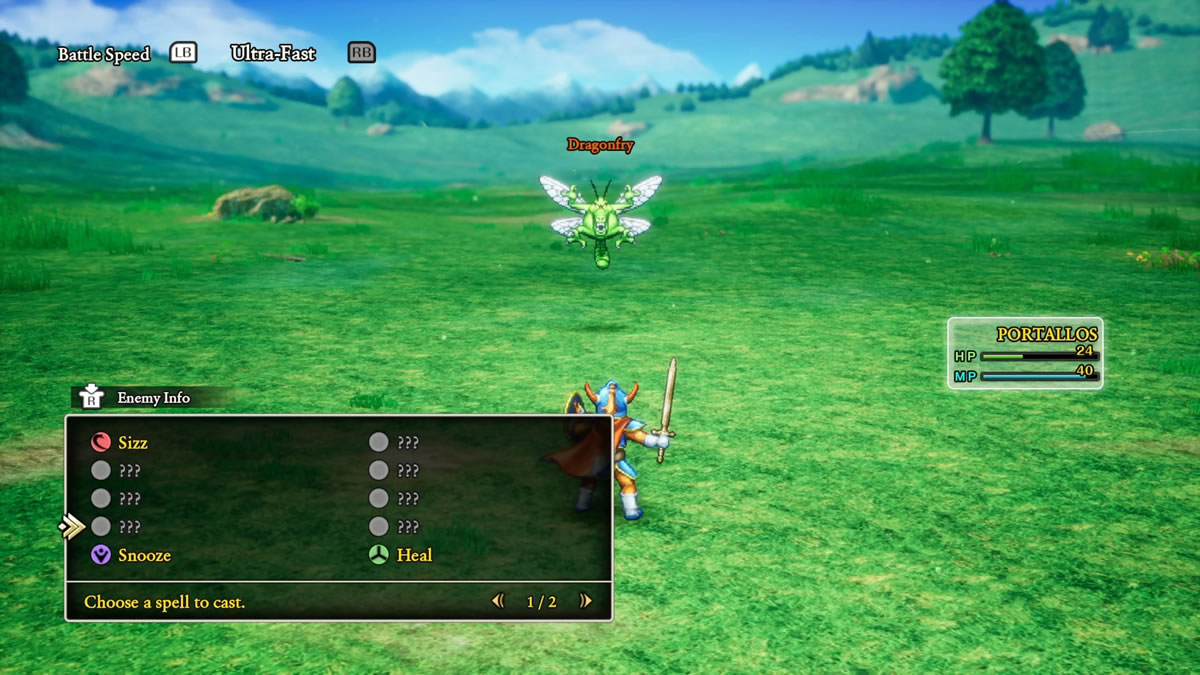Open the Enemy Info panel

tap(152, 398)
